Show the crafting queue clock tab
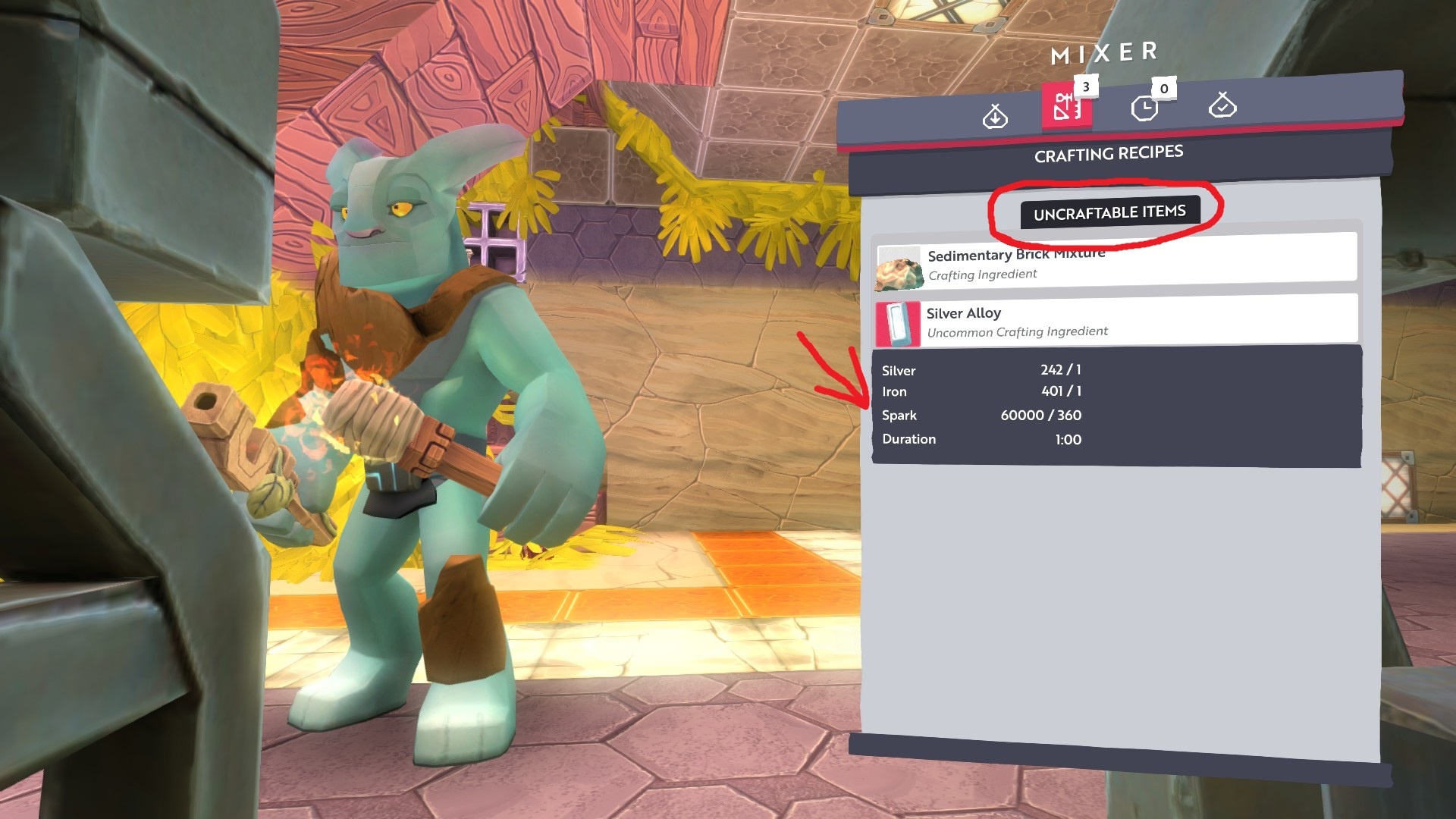1456x819 pixels. click(1144, 108)
